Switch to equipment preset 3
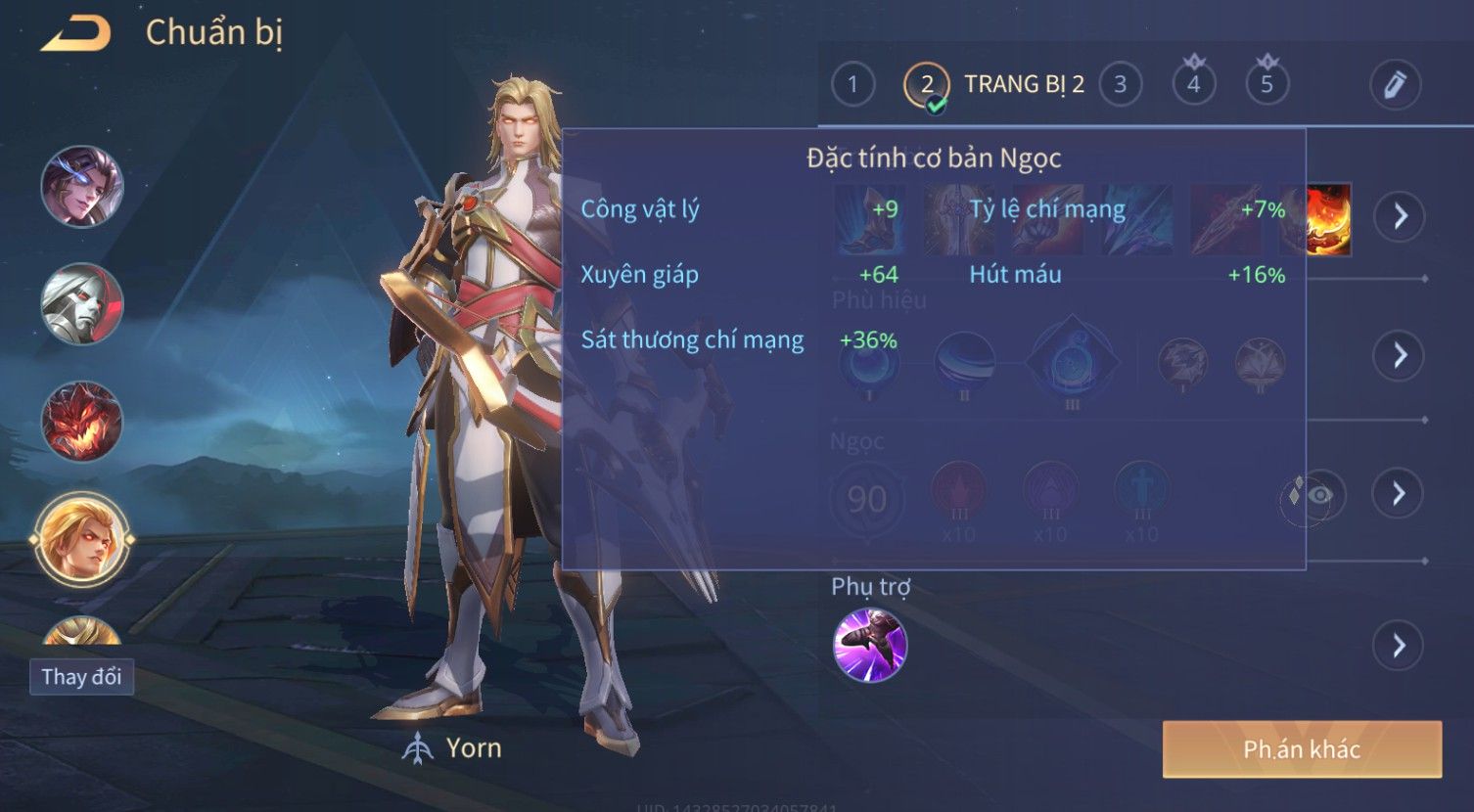The image size is (1474, 812). pos(1120,85)
